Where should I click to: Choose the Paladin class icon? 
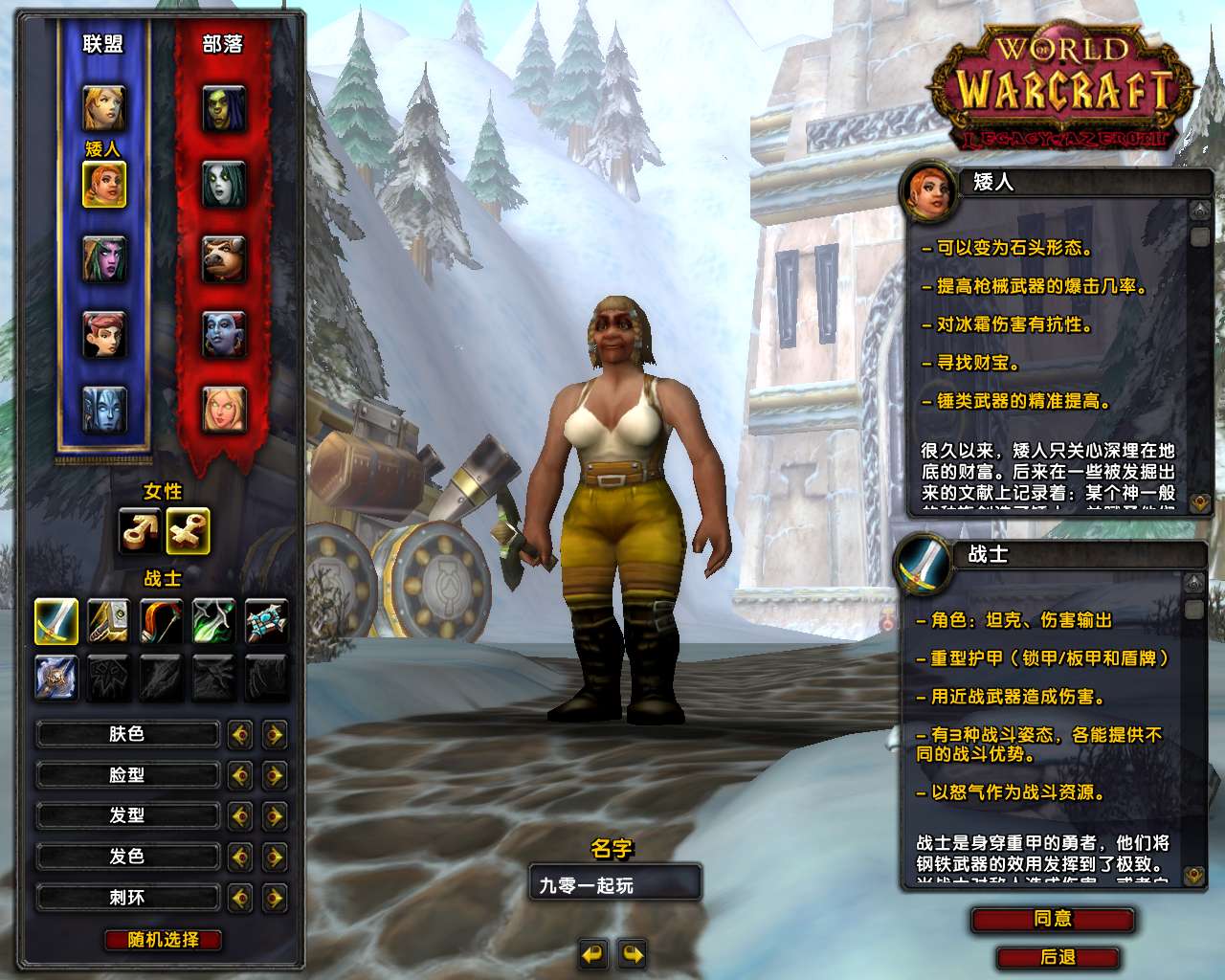109,621
